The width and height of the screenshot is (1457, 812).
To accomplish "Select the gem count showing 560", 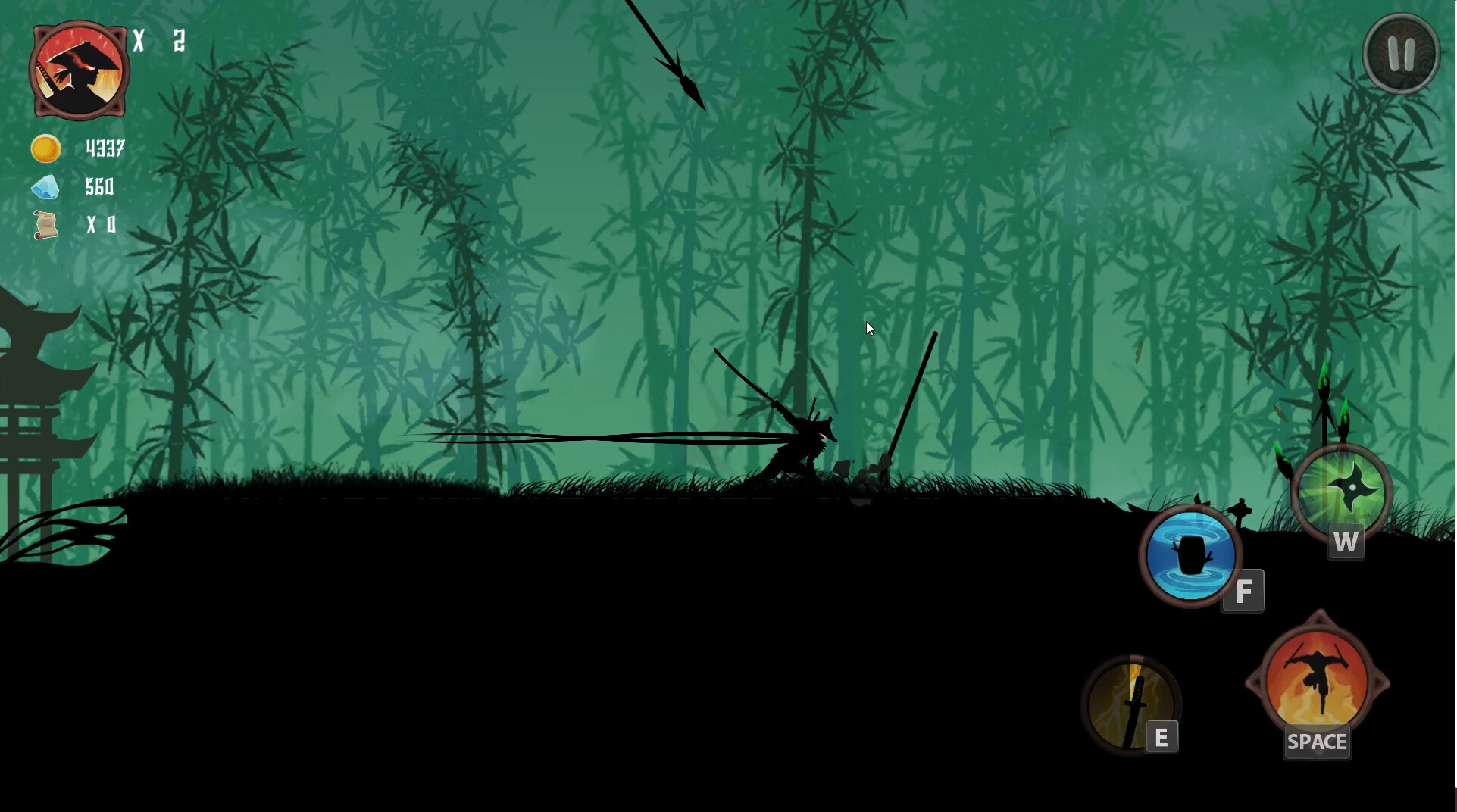I will (x=100, y=188).
